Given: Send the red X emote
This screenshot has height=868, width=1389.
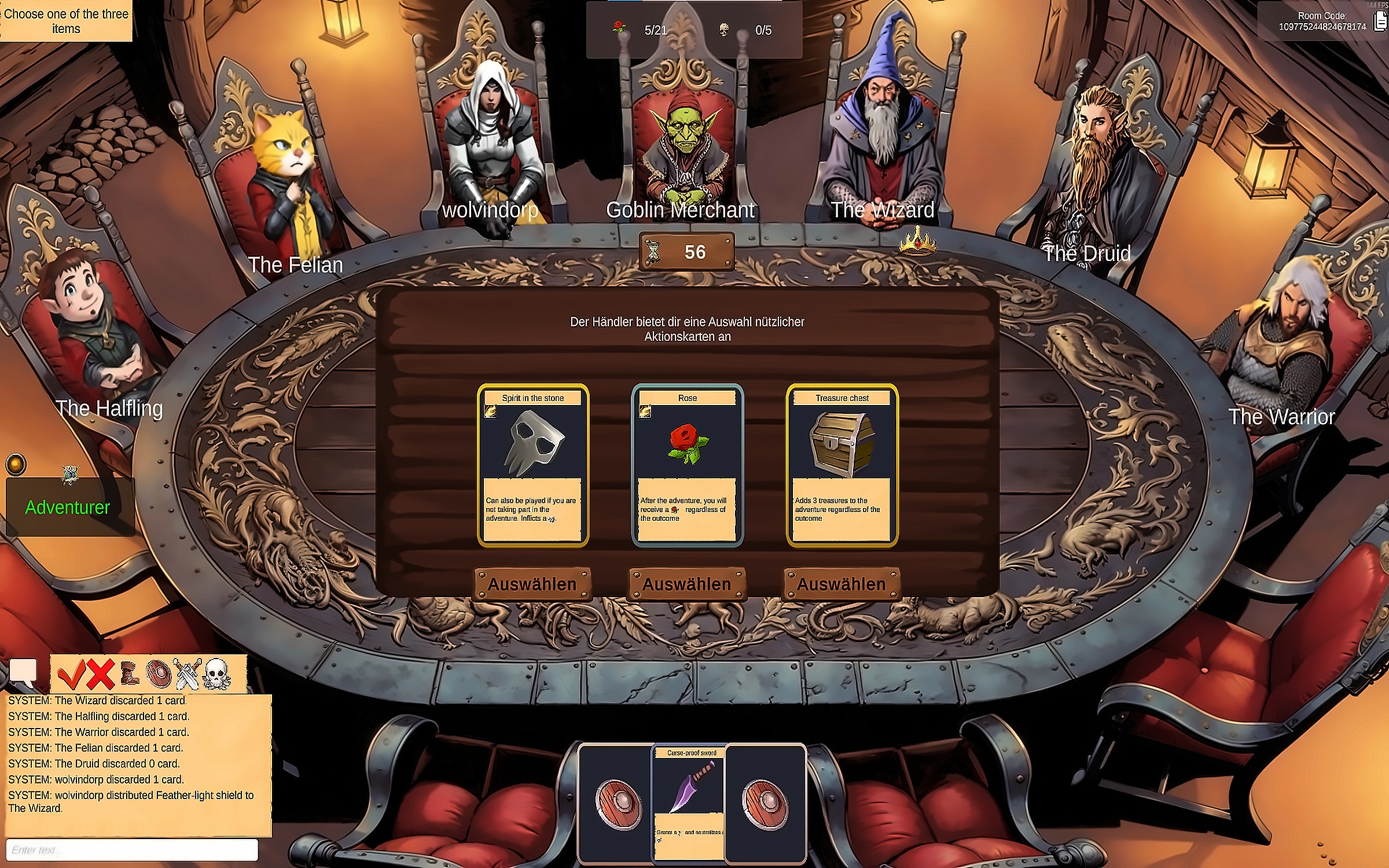Looking at the screenshot, I should coord(101,674).
